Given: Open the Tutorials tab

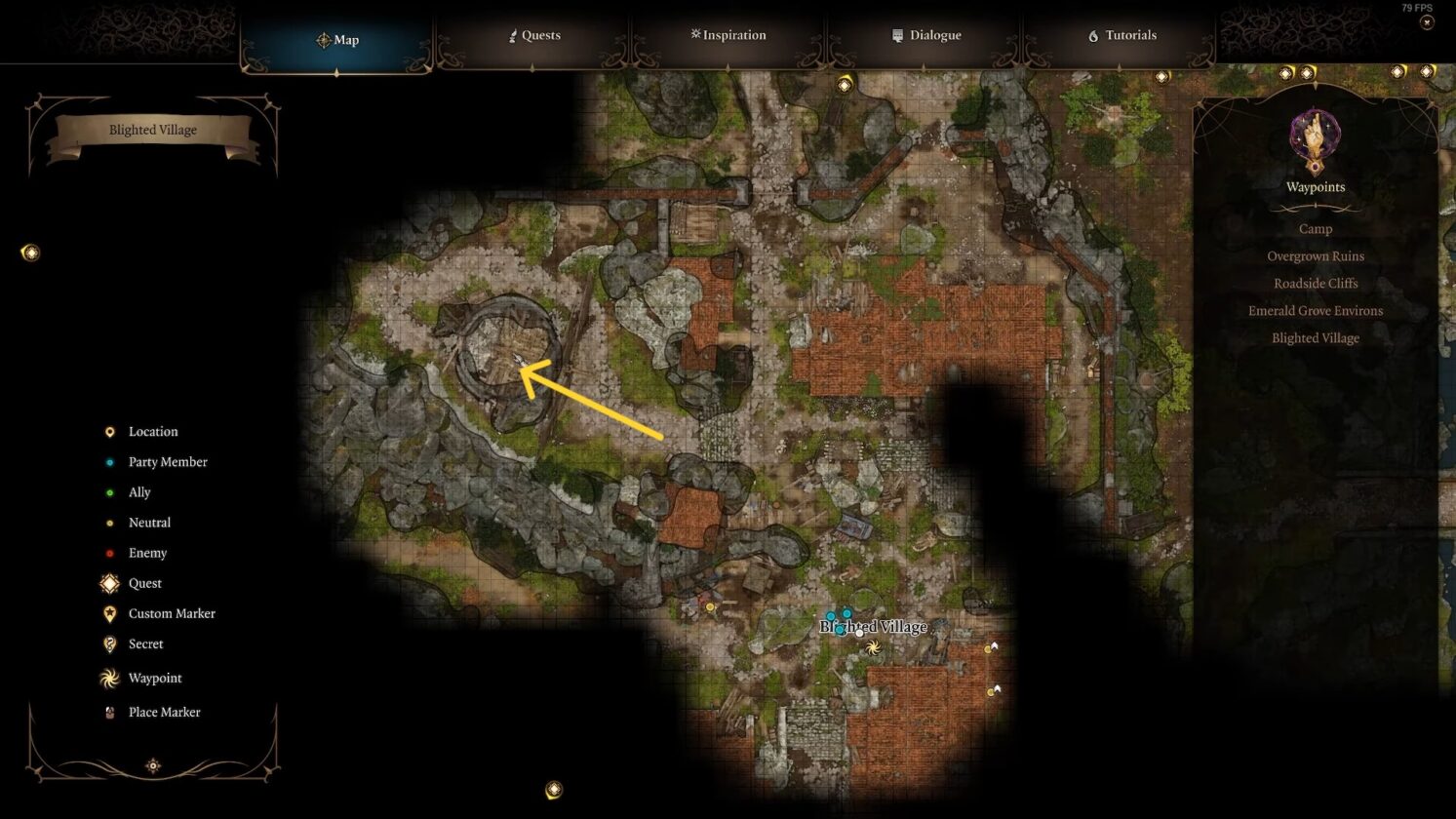Looking at the screenshot, I should point(1126,35).
